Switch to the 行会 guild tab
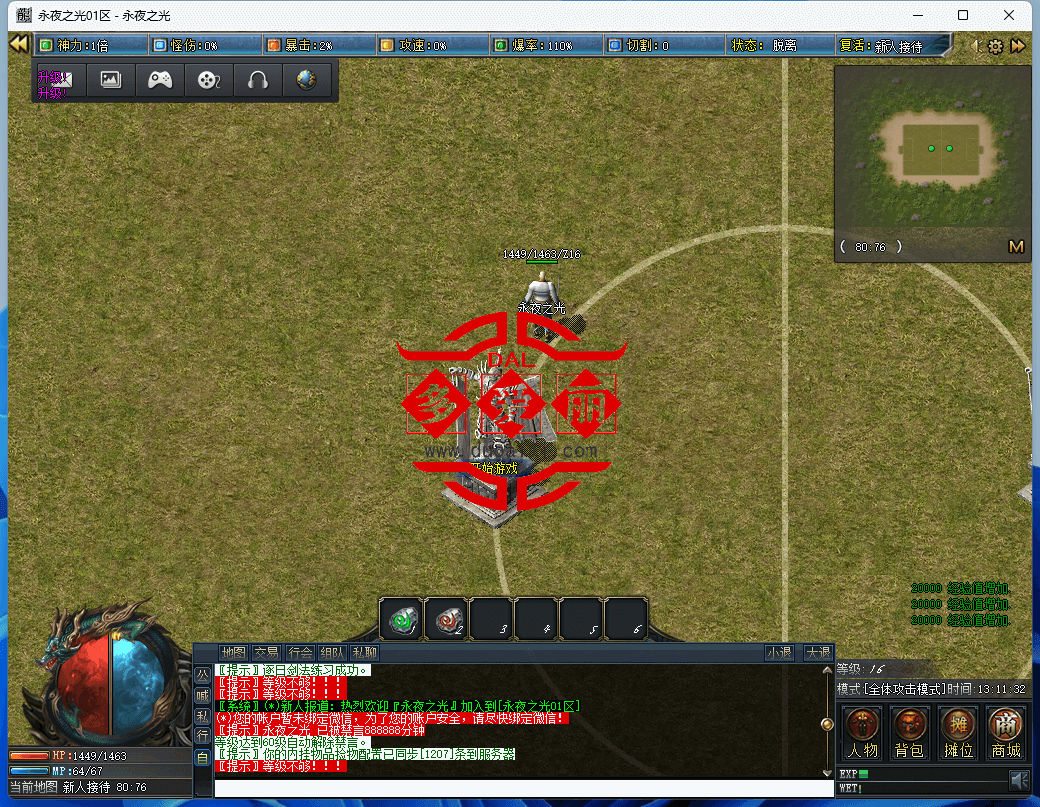 (300, 653)
